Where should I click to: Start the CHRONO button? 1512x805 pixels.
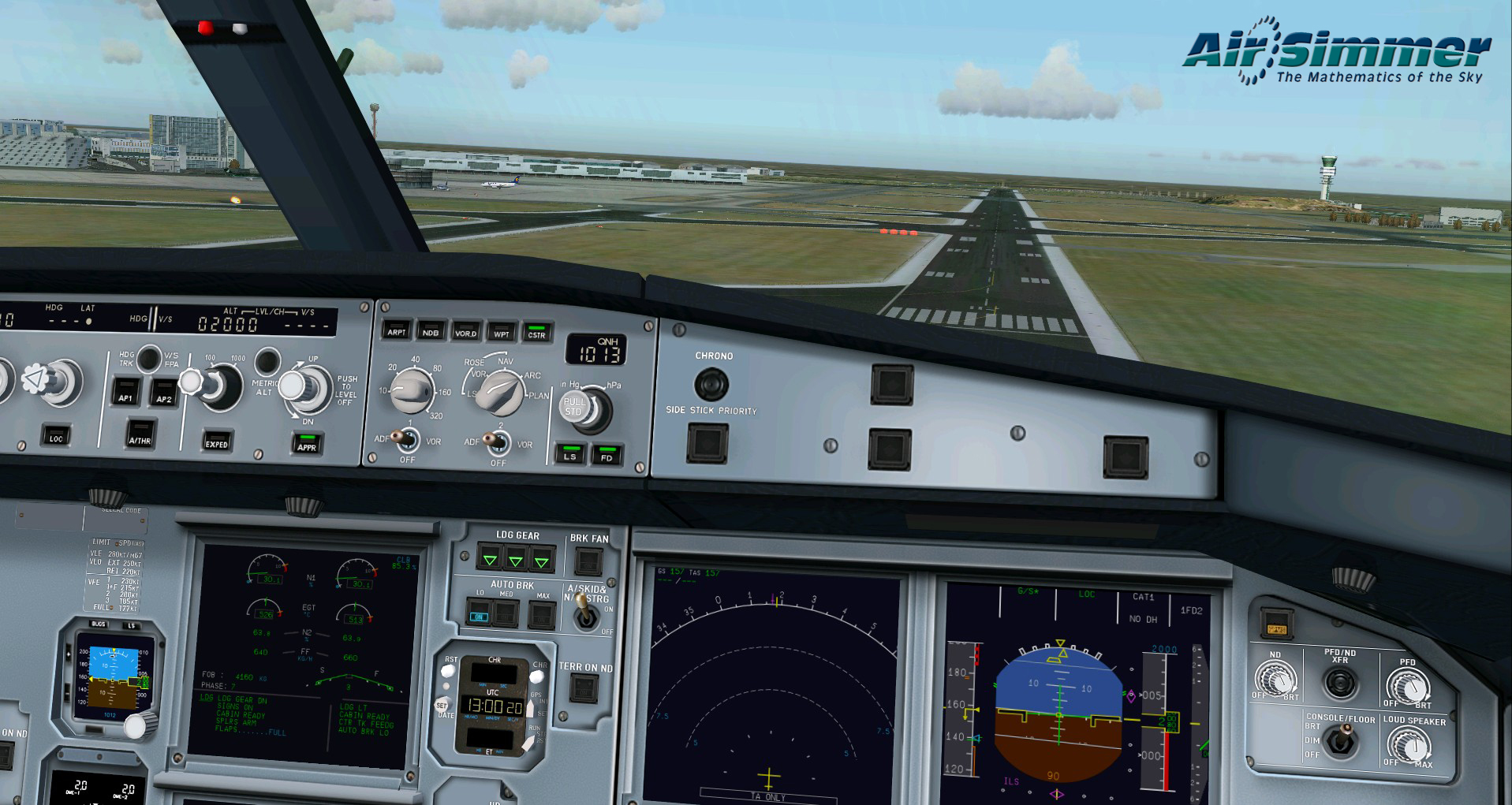click(711, 385)
